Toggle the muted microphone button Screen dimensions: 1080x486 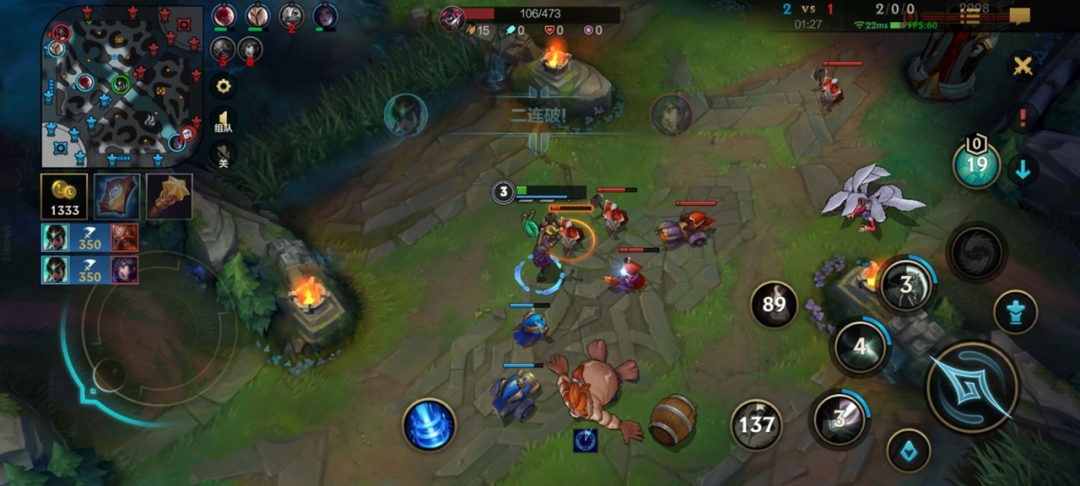[223, 156]
